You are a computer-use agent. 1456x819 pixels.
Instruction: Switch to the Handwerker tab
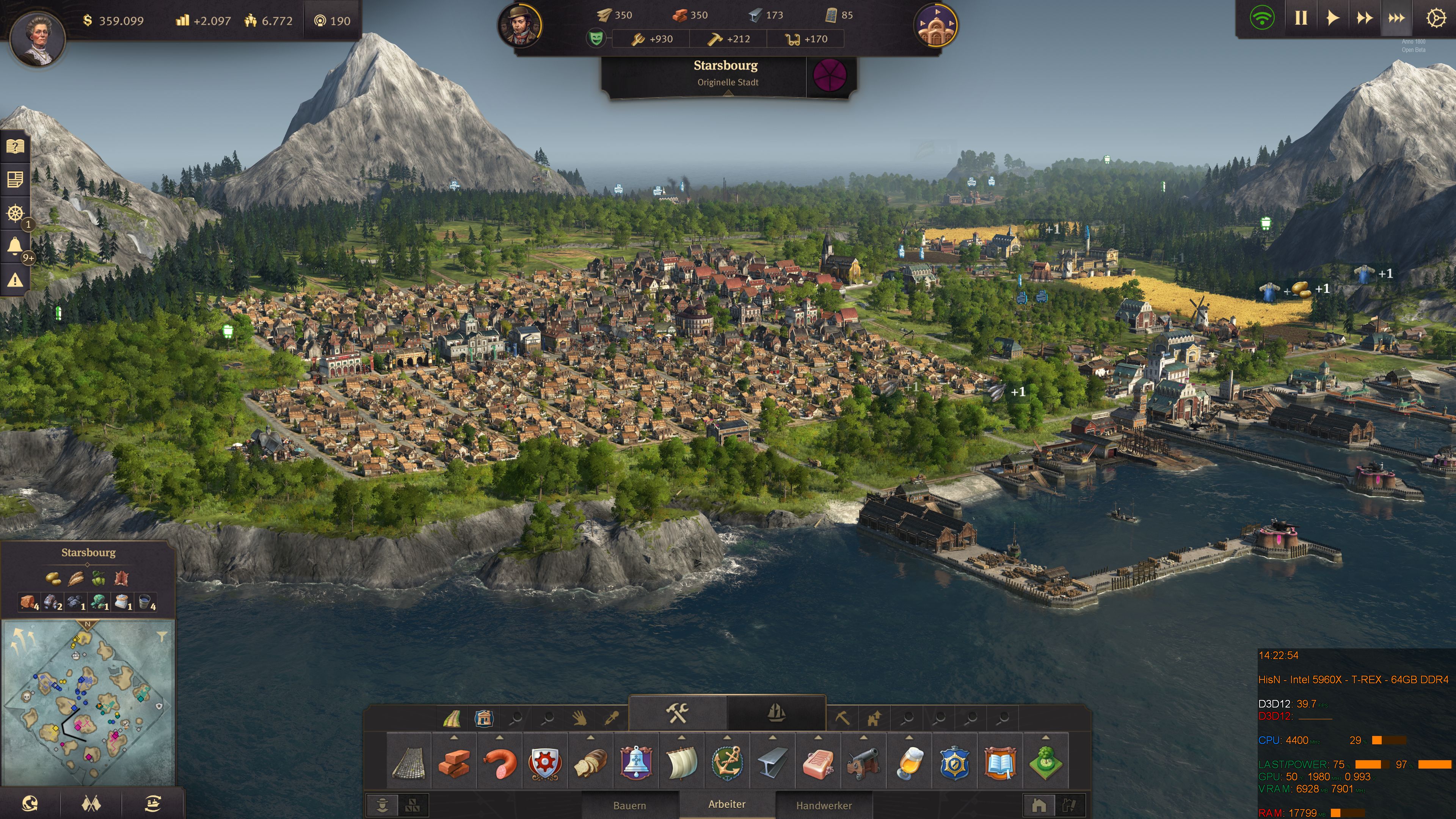(x=824, y=805)
